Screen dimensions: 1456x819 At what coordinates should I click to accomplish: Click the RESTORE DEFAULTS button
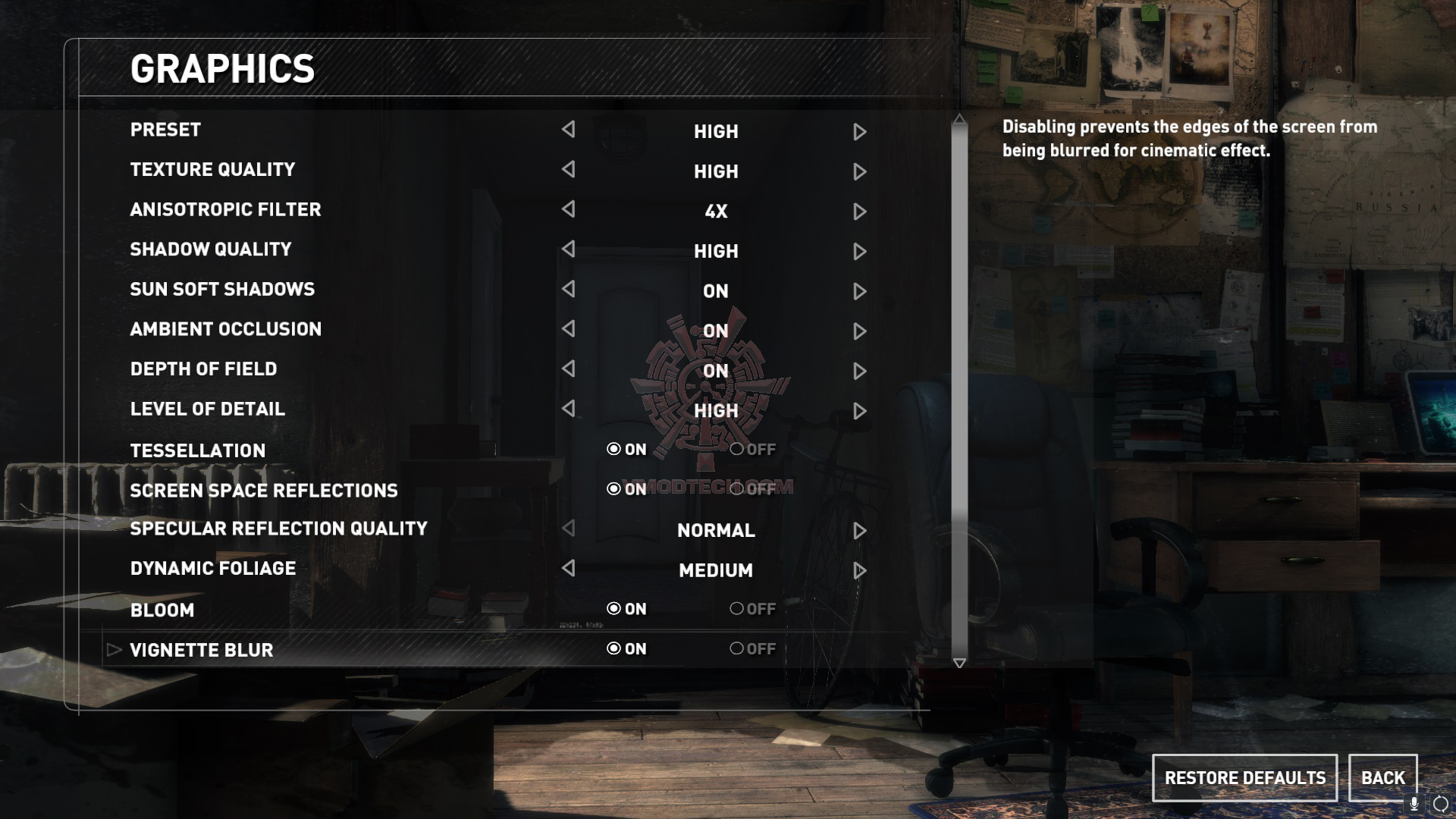[1244, 777]
